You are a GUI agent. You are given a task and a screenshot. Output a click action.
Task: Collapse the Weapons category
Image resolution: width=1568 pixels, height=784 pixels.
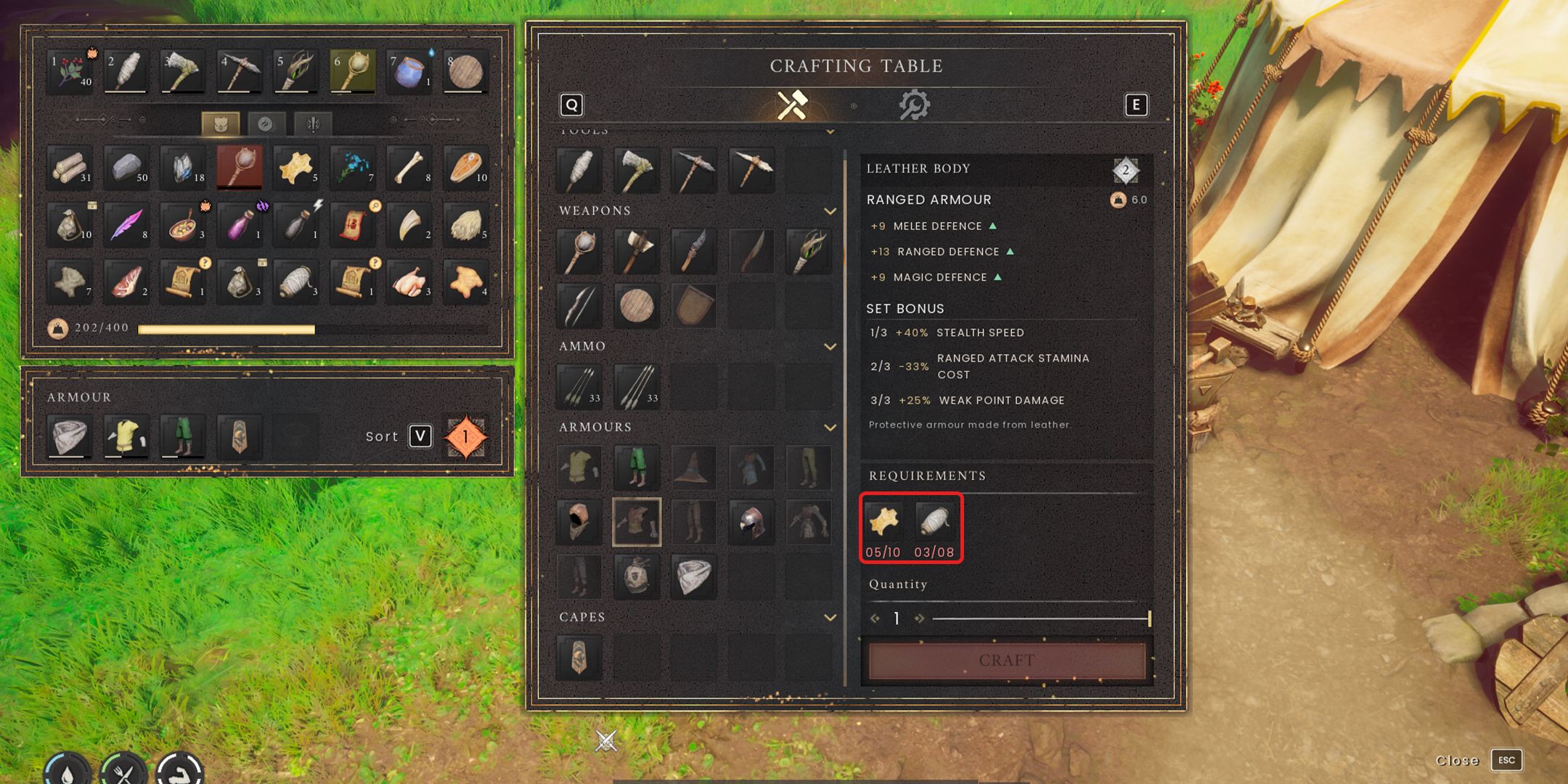tap(830, 211)
